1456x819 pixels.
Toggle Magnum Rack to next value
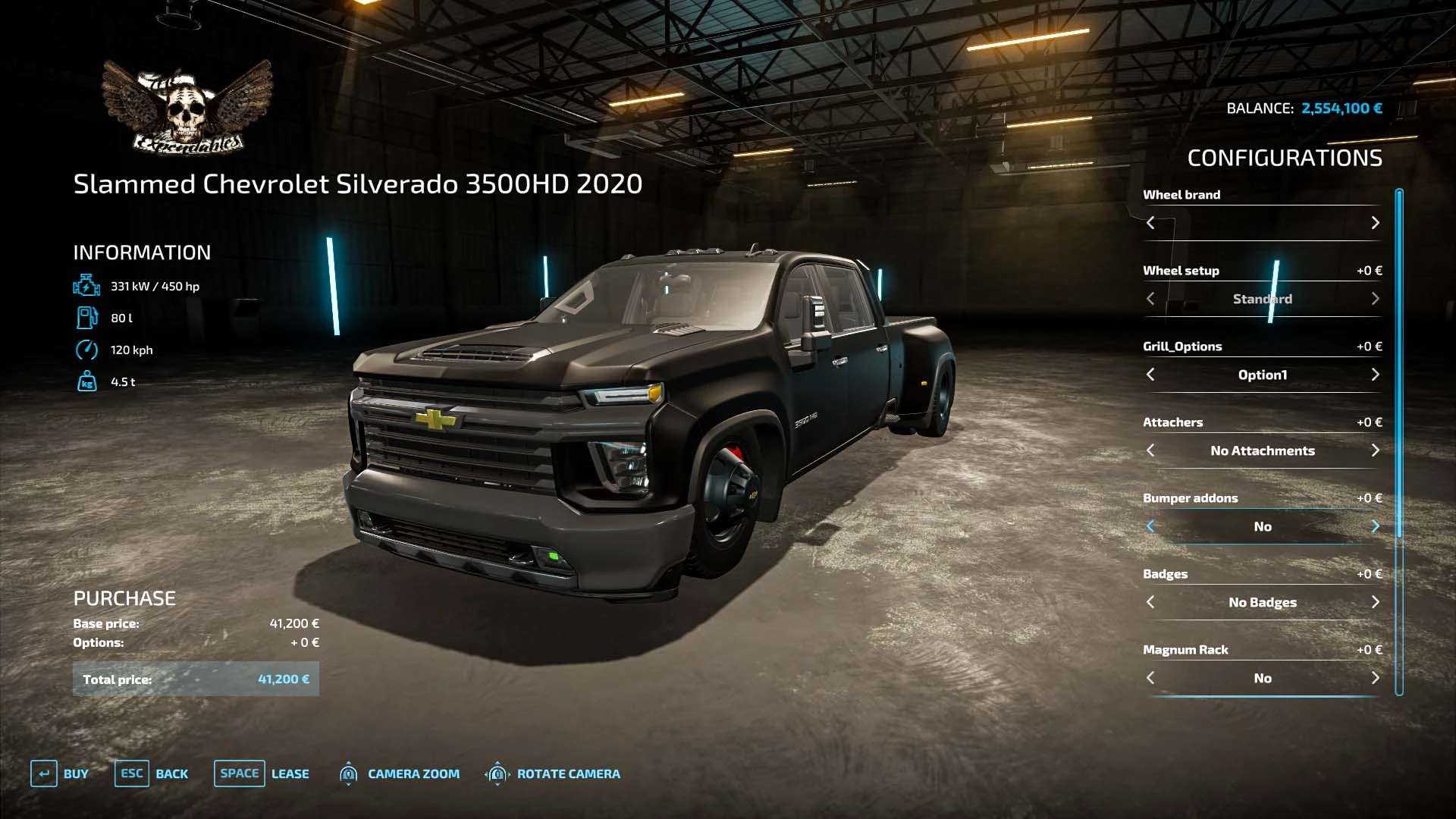click(x=1375, y=678)
